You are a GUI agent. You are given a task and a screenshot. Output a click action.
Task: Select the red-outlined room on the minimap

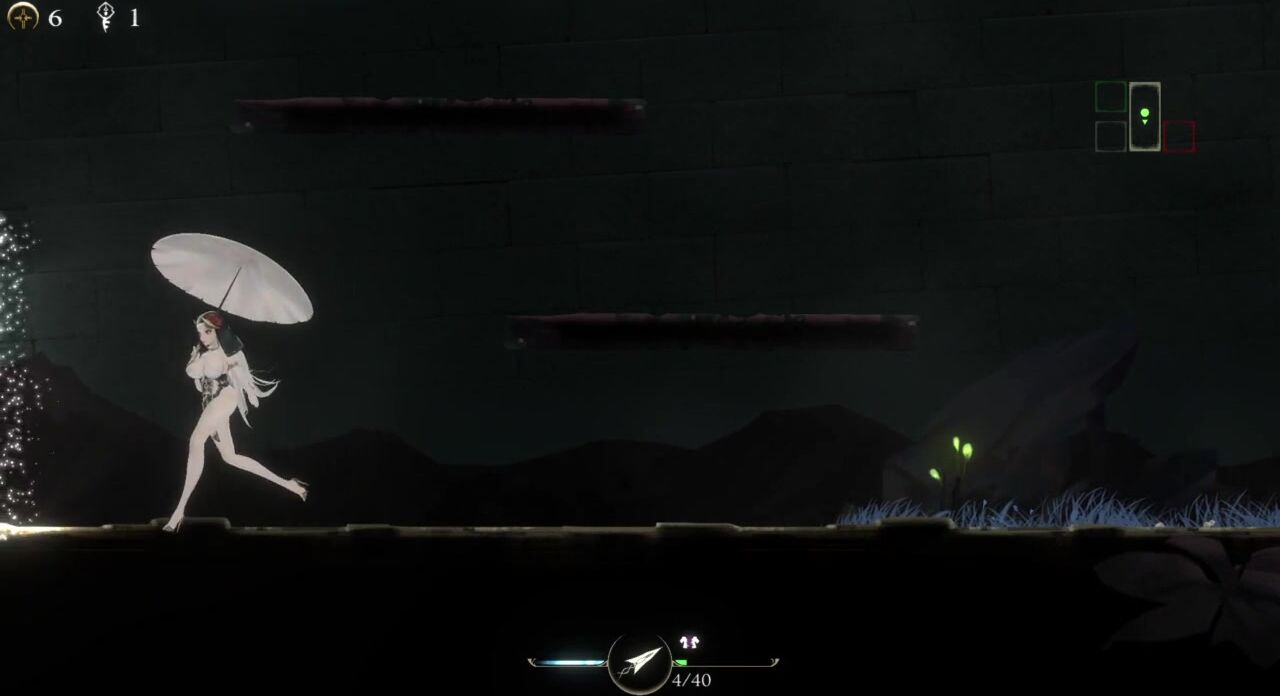tap(1179, 137)
